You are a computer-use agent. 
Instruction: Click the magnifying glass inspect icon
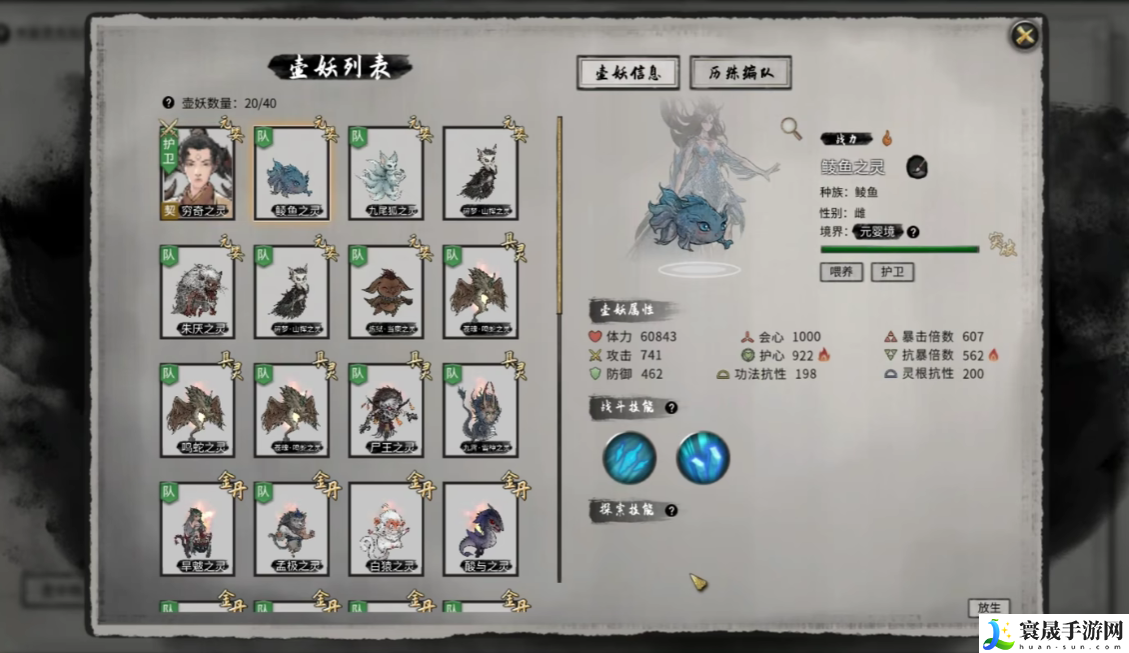791,128
